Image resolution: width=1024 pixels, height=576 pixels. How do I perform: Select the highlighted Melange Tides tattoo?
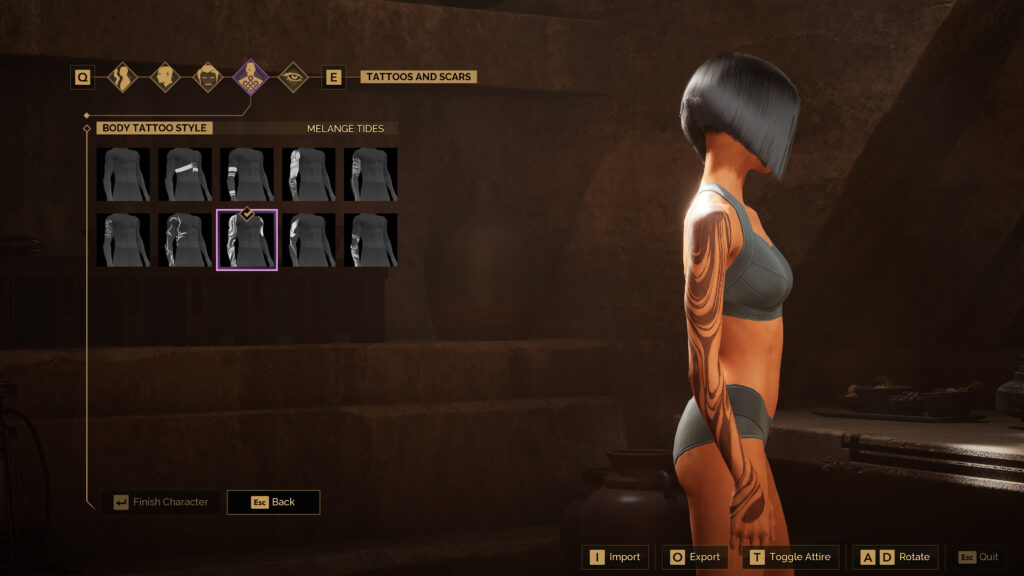247,240
